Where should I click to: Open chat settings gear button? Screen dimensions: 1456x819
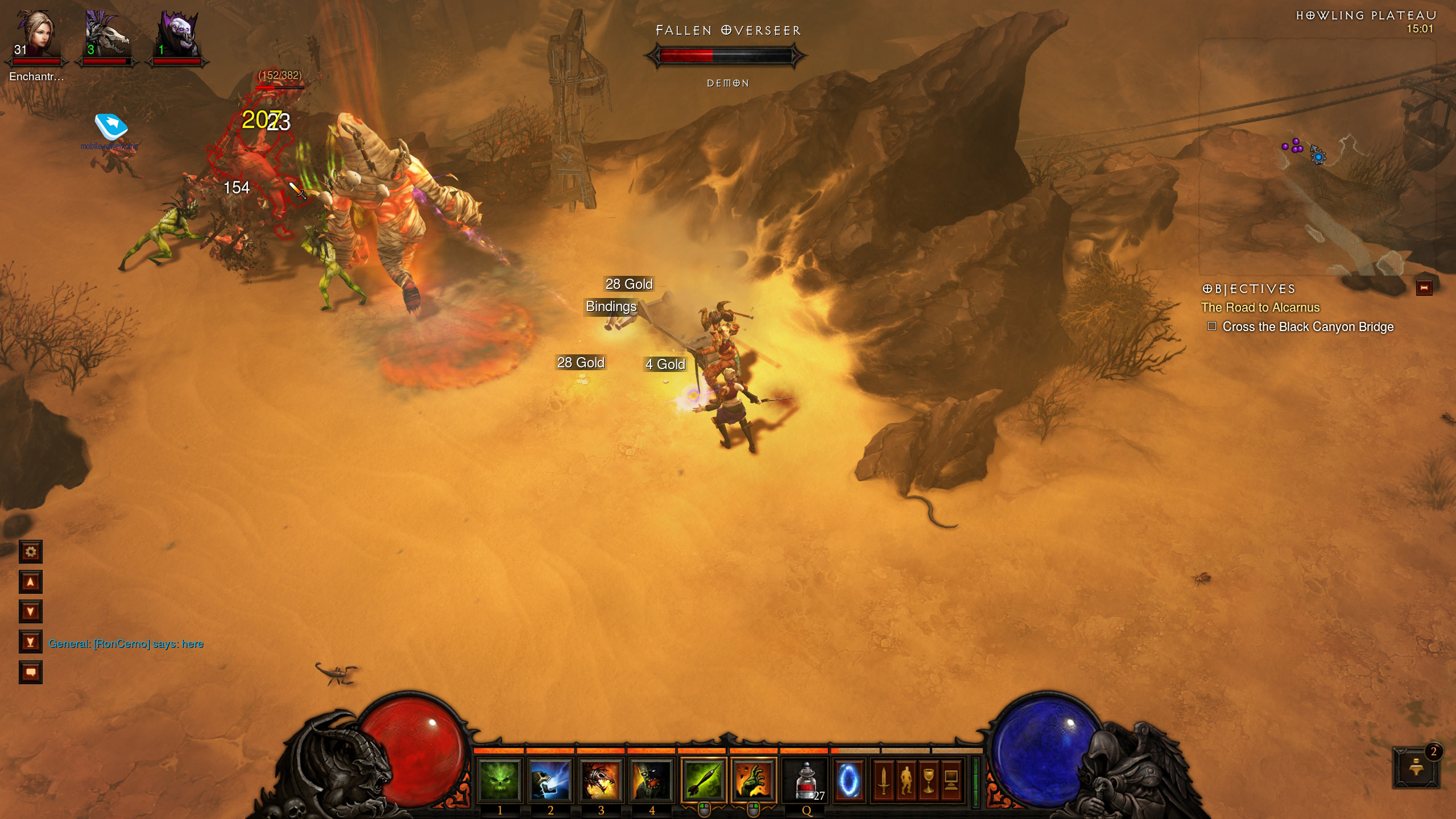click(x=31, y=552)
